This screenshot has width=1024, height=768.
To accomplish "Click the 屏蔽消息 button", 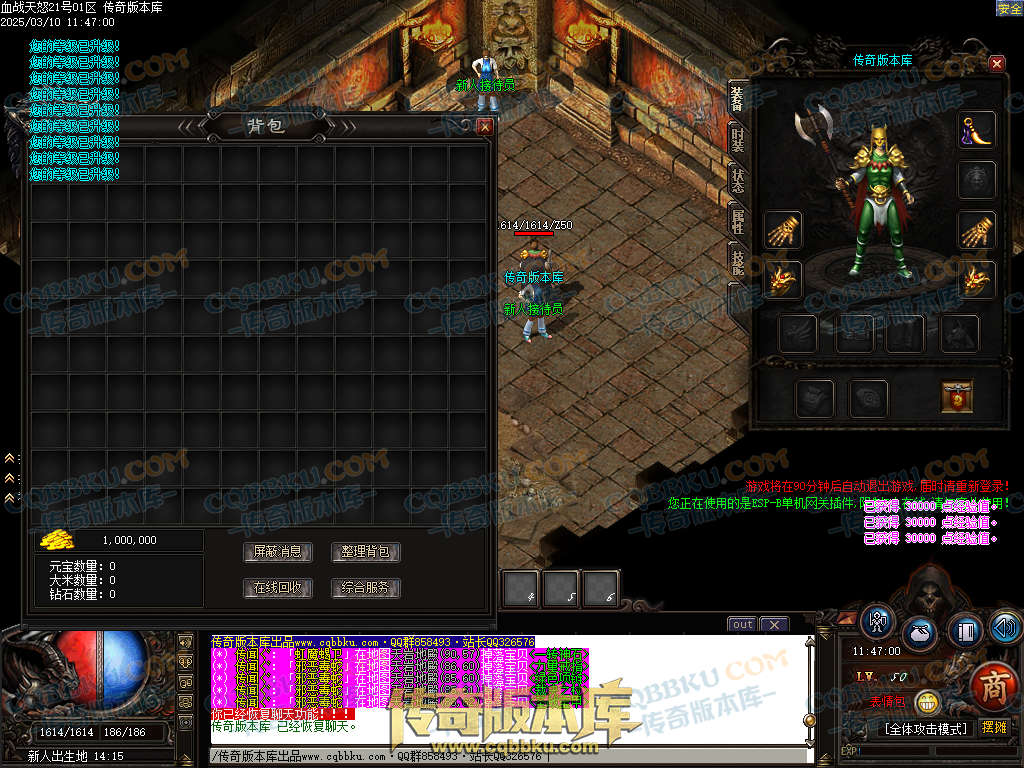I will pyautogui.click(x=278, y=552).
